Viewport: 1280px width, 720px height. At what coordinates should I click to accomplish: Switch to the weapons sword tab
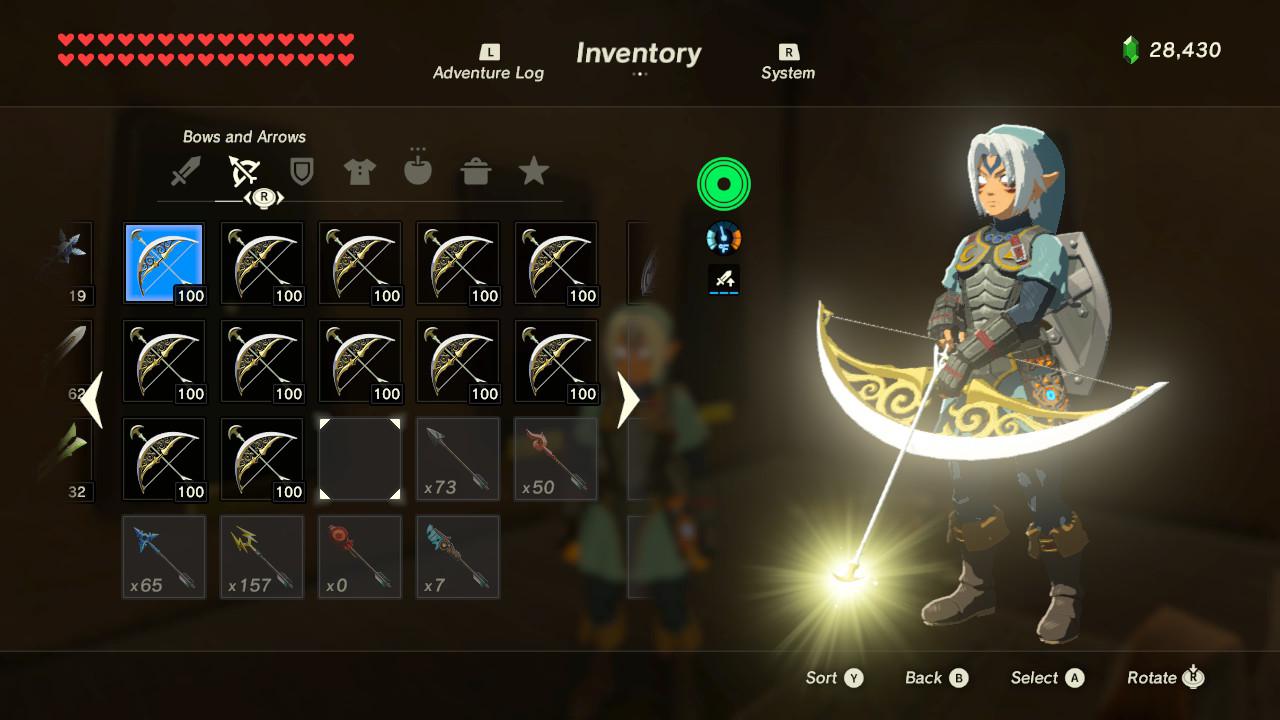pyautogui.click(x=184, y=170)
